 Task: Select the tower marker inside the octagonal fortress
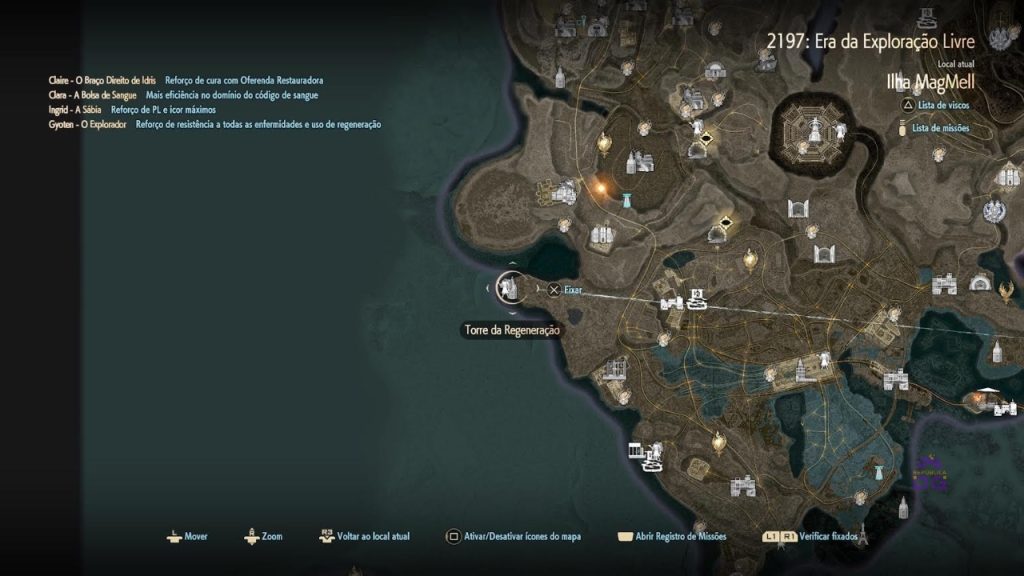tap(817, 129)
